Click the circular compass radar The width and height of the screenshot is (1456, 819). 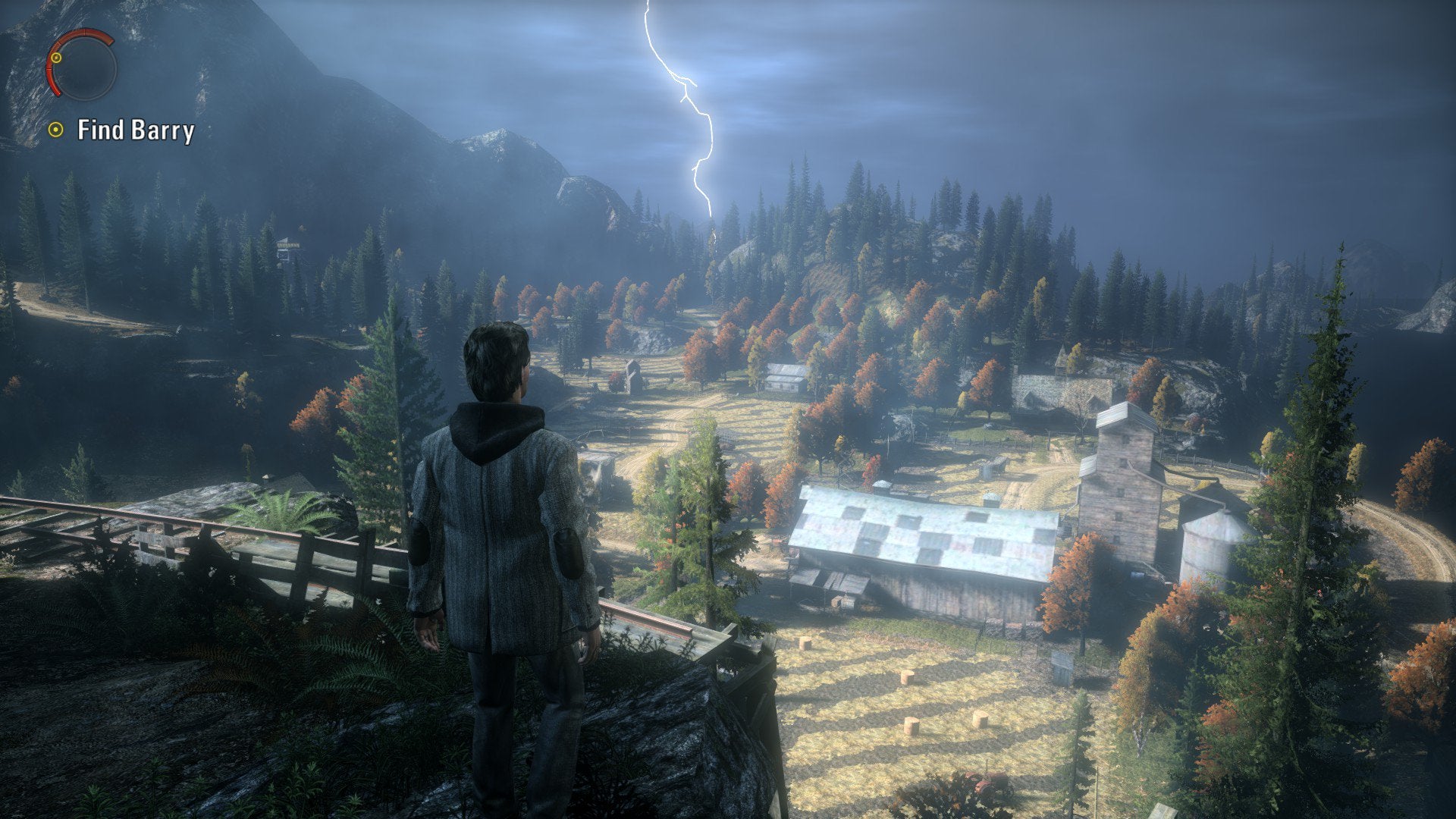(x=82, y=65)
